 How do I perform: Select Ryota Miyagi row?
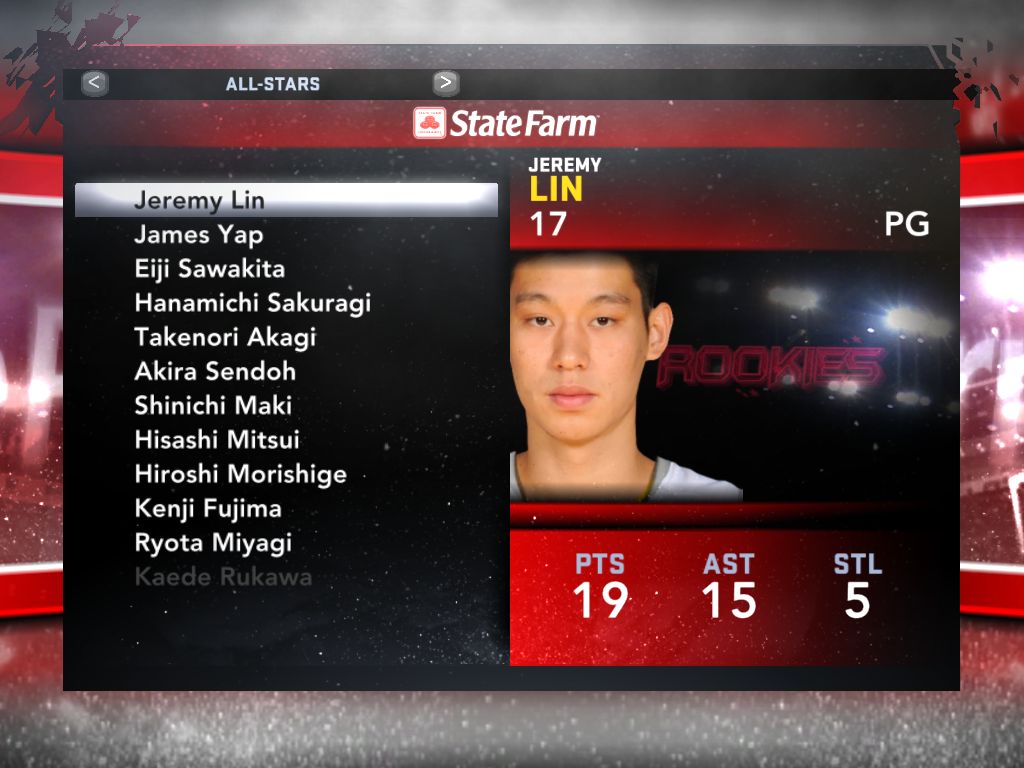[x=213, y=543]
